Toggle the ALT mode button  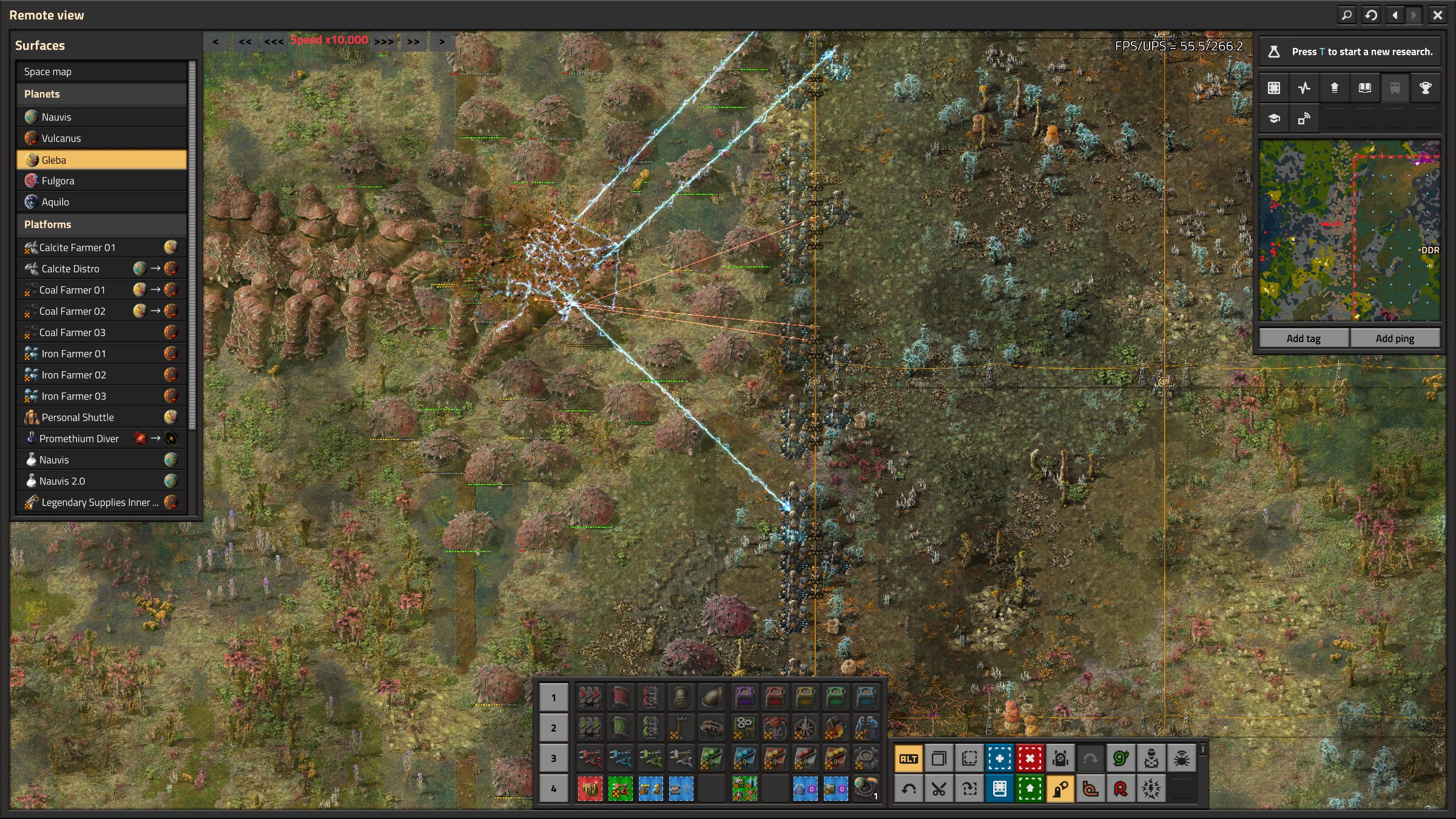pyautogui.click(x=908, y=758)
